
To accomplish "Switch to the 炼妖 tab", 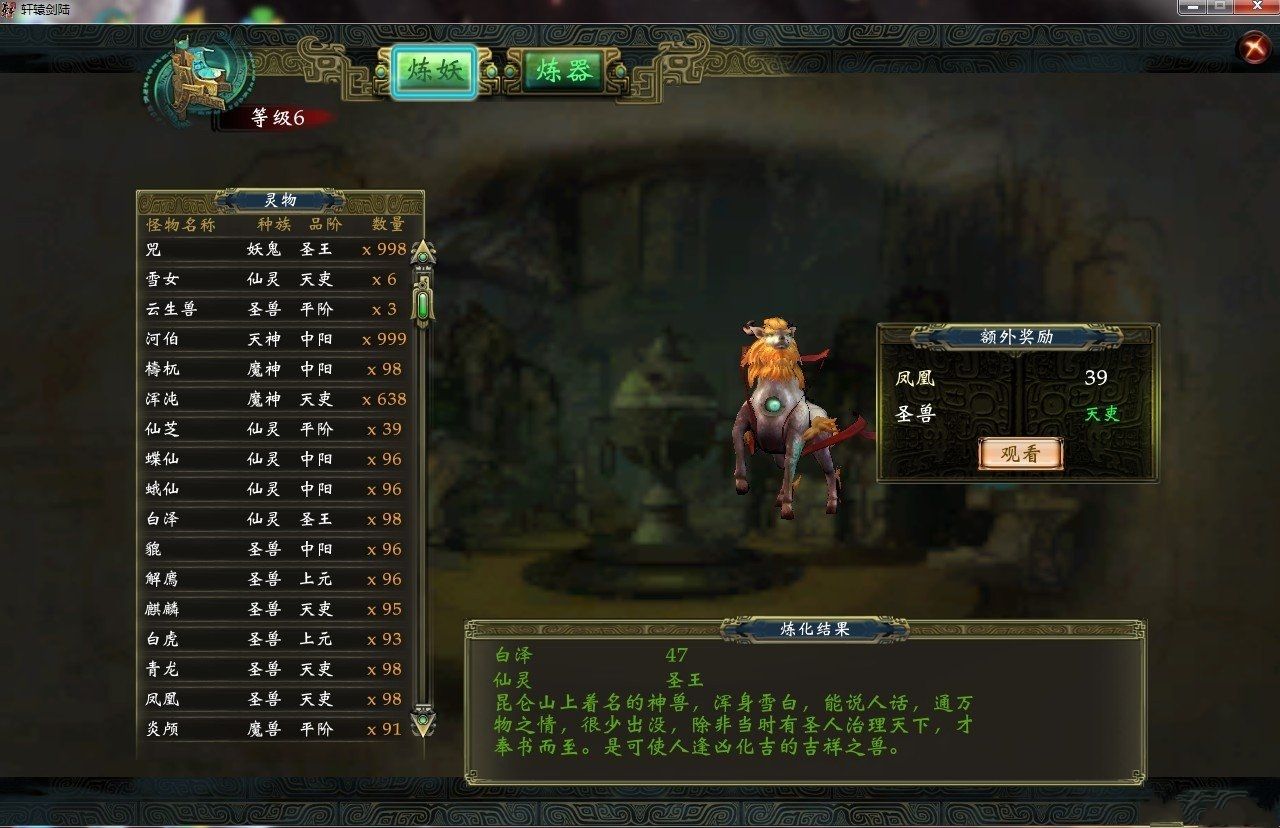I will pos(433,70).
